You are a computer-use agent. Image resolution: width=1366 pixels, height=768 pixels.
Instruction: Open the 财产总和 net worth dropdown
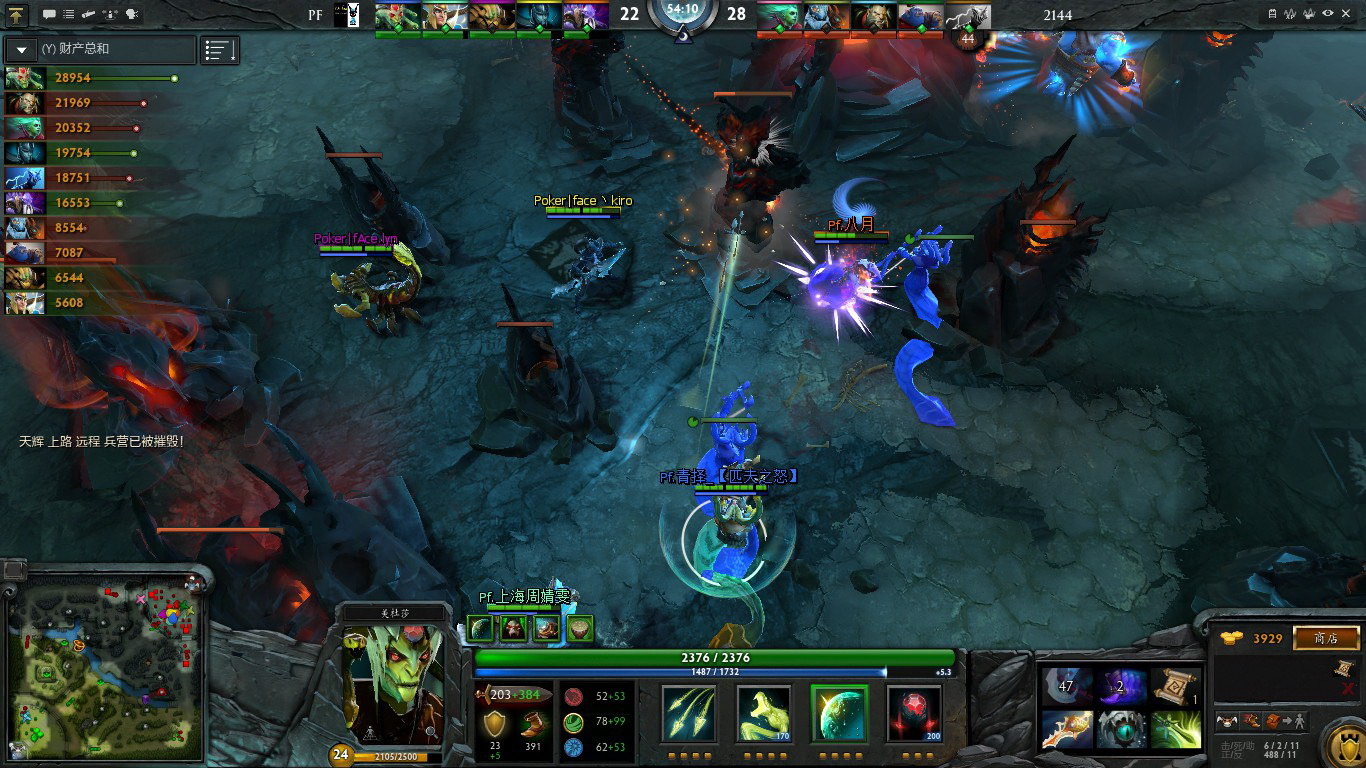(x=22, y=49)
